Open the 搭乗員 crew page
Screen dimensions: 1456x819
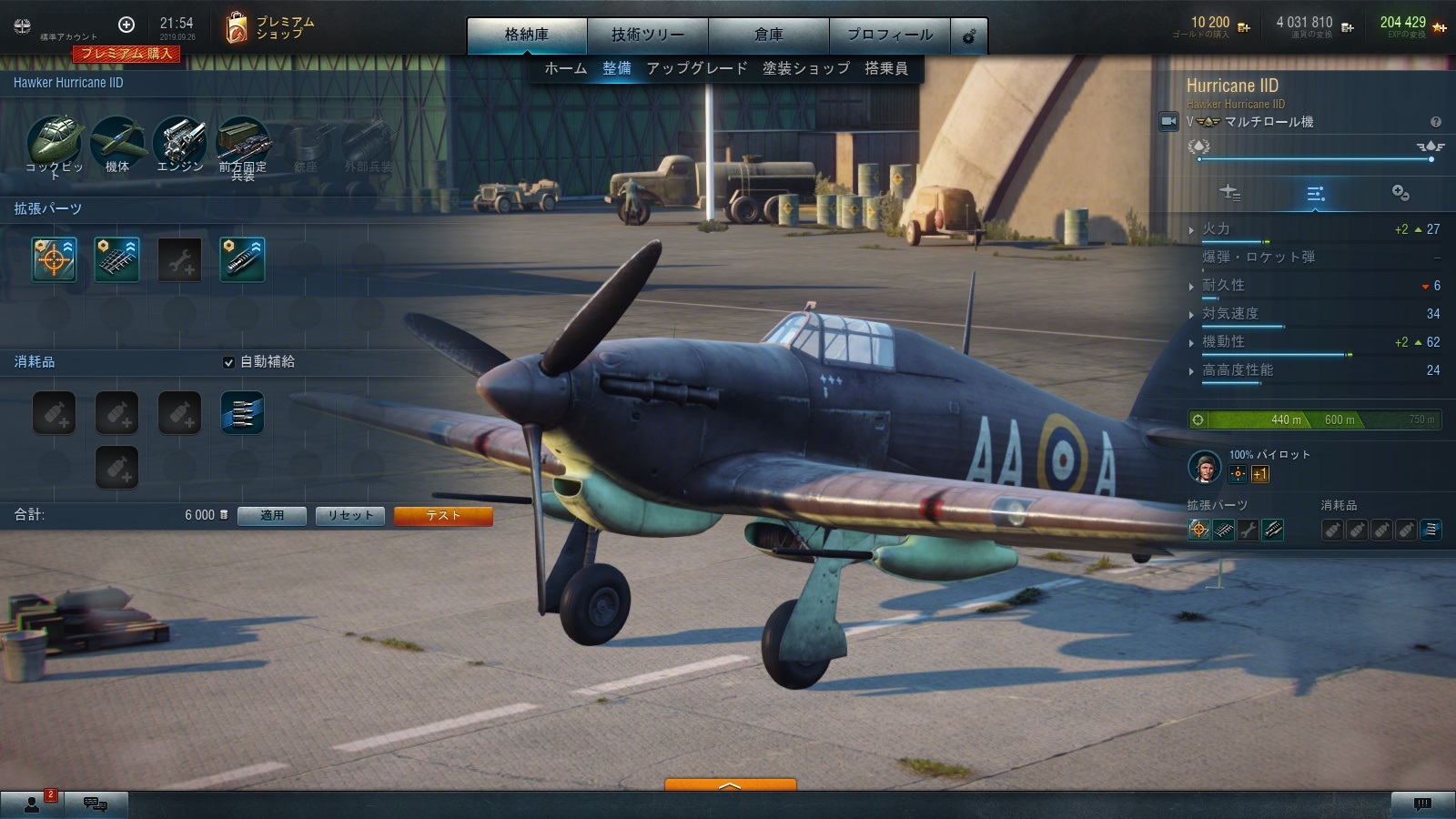coord(885,68)
